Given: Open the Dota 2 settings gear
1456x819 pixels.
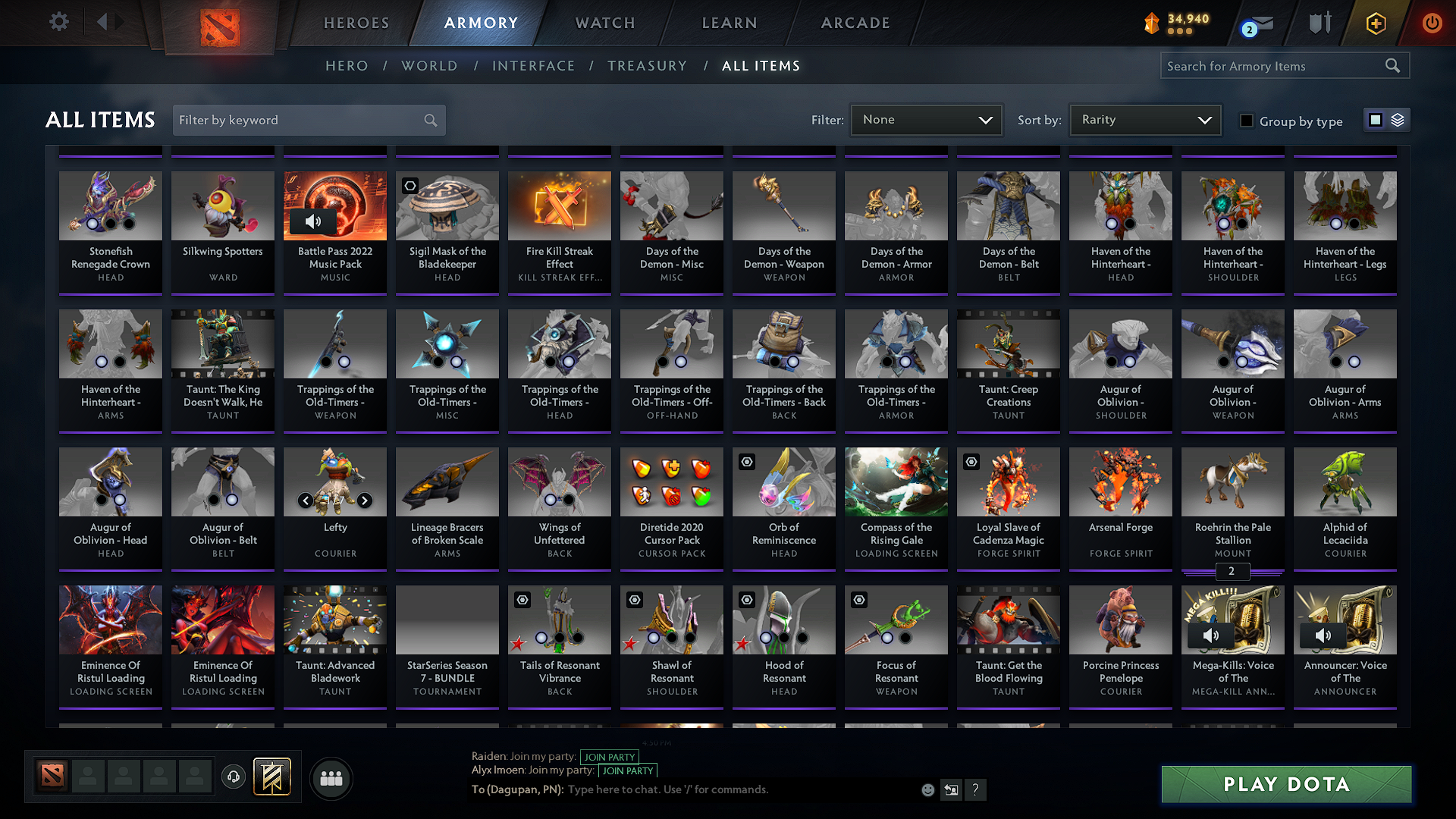Looking at the screenshot, I should (58, 22).
